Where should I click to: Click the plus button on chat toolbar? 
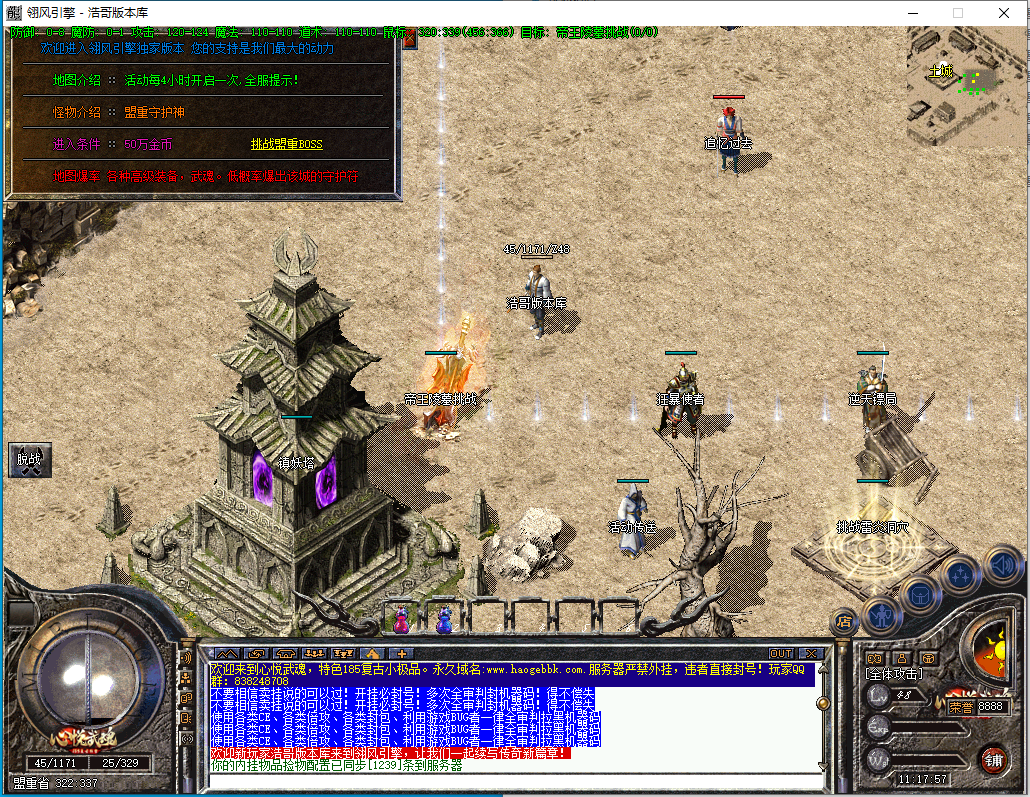click(405, 653)
